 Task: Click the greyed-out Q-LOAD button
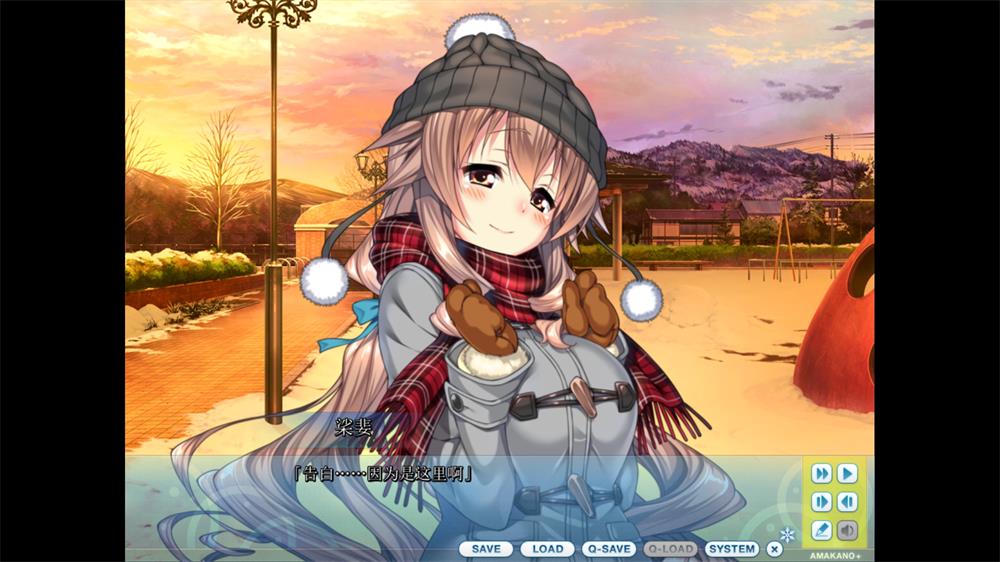(x=670, y=549)
